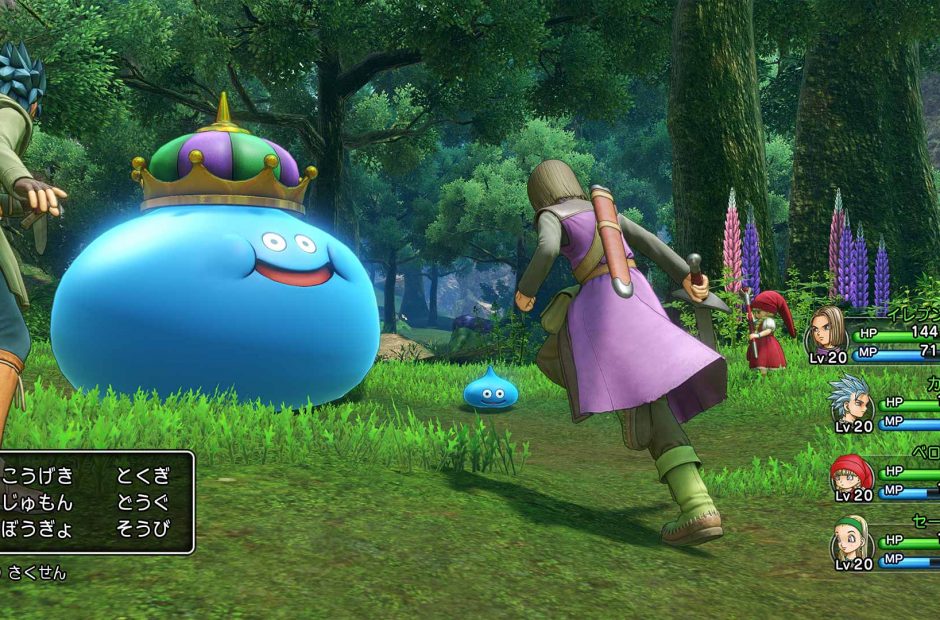
Task: Open the とくぎ abilities command
Action: 143,476
